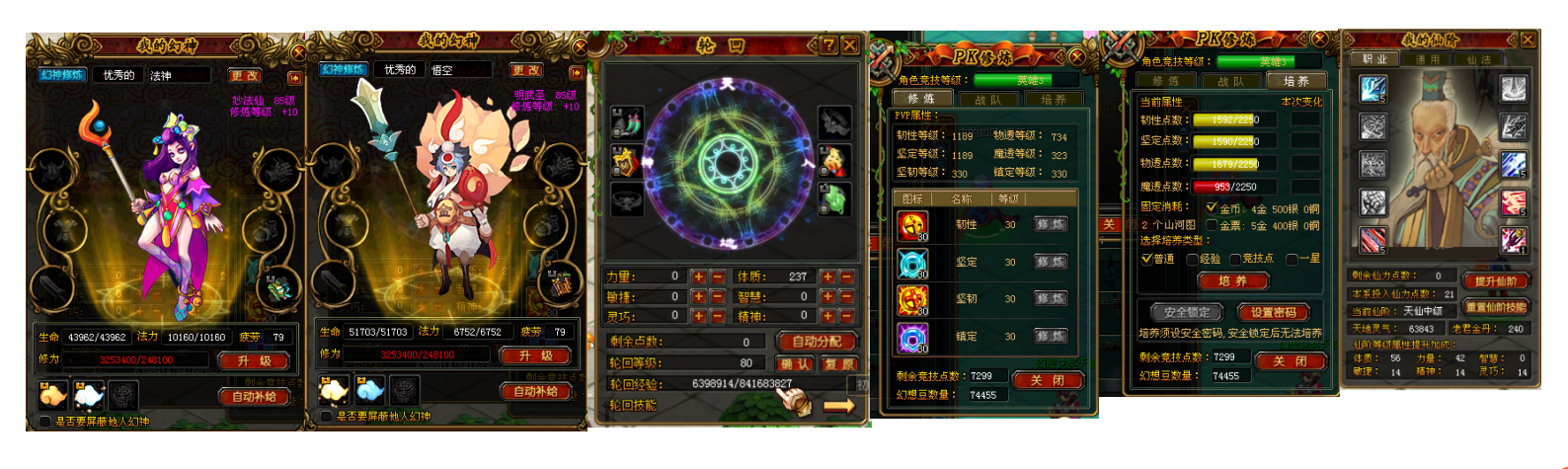Toggle 是否要屏蔽他人幻神 under 悟空 panel
1568x469 pixels.
(x=326, y=417)
